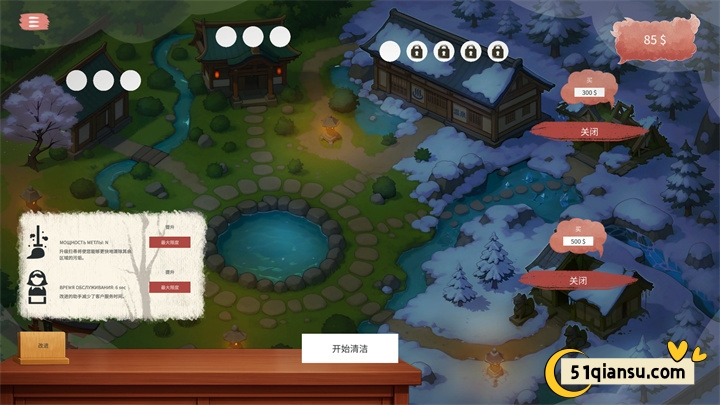The height and width of the screenshot is (405, 720).
Task: Select the broom upgrade icon
Action: pyautogui.click(x=39, y=241)
